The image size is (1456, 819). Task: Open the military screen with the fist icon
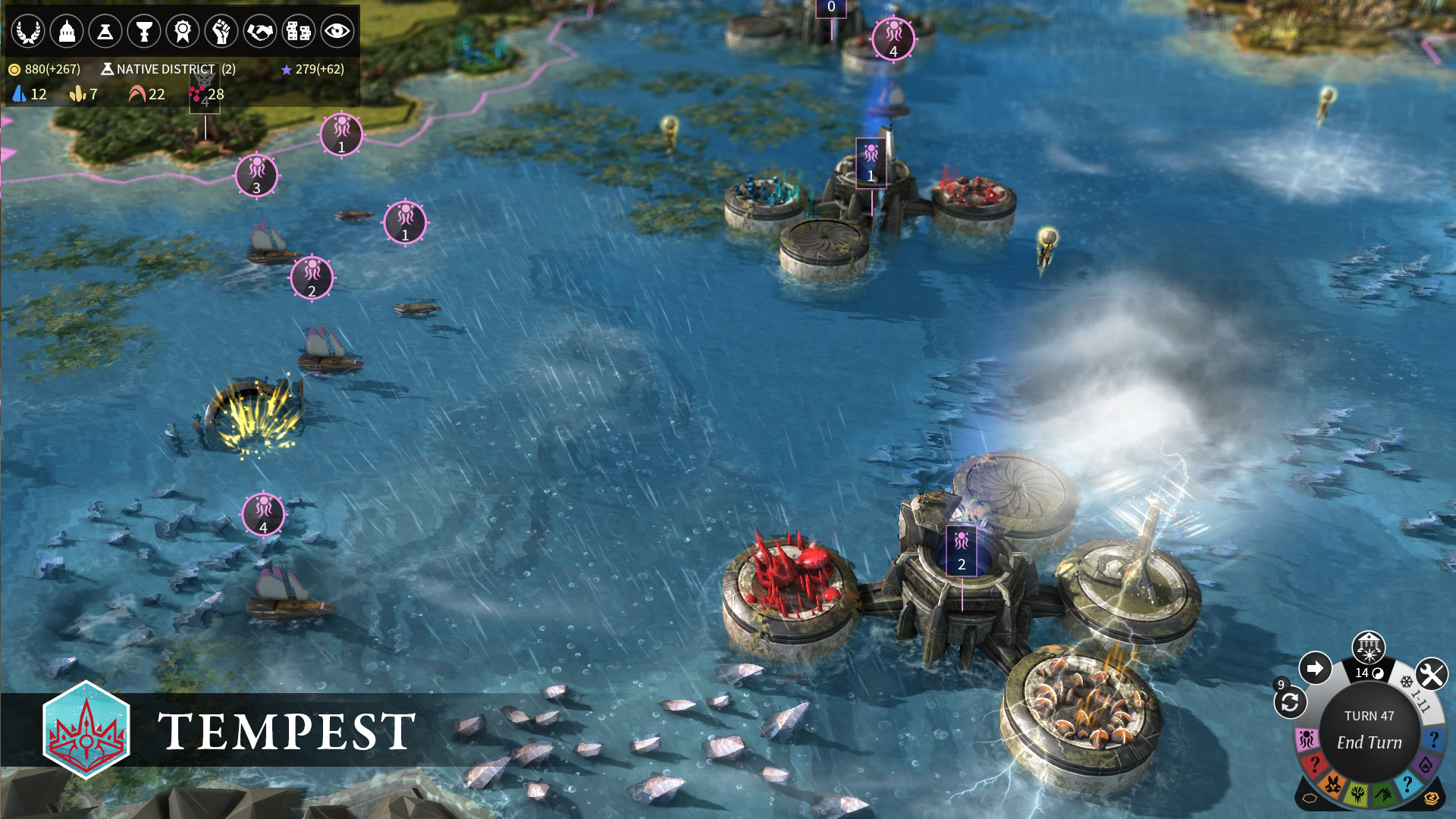(221, 31)
